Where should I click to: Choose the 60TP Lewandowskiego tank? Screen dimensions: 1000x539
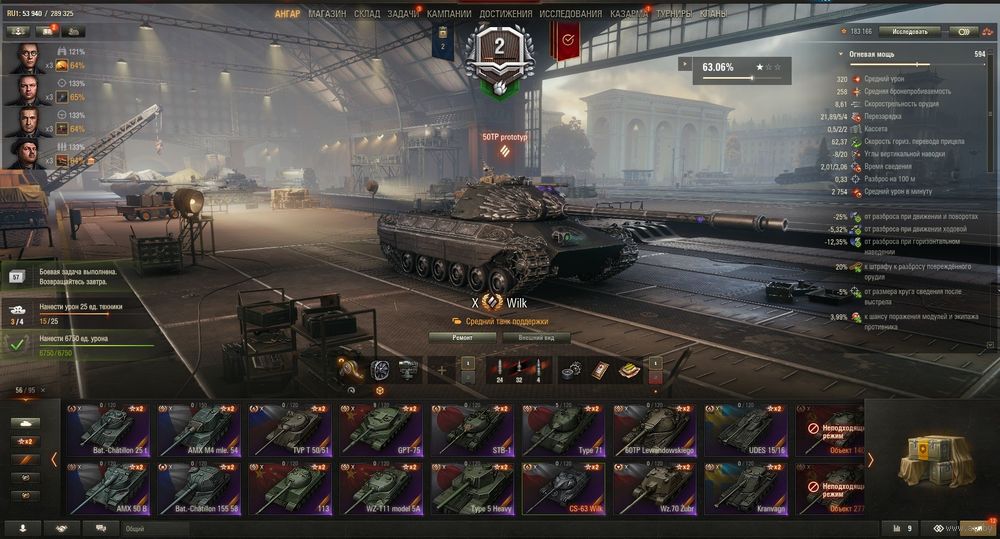point(654,430)
